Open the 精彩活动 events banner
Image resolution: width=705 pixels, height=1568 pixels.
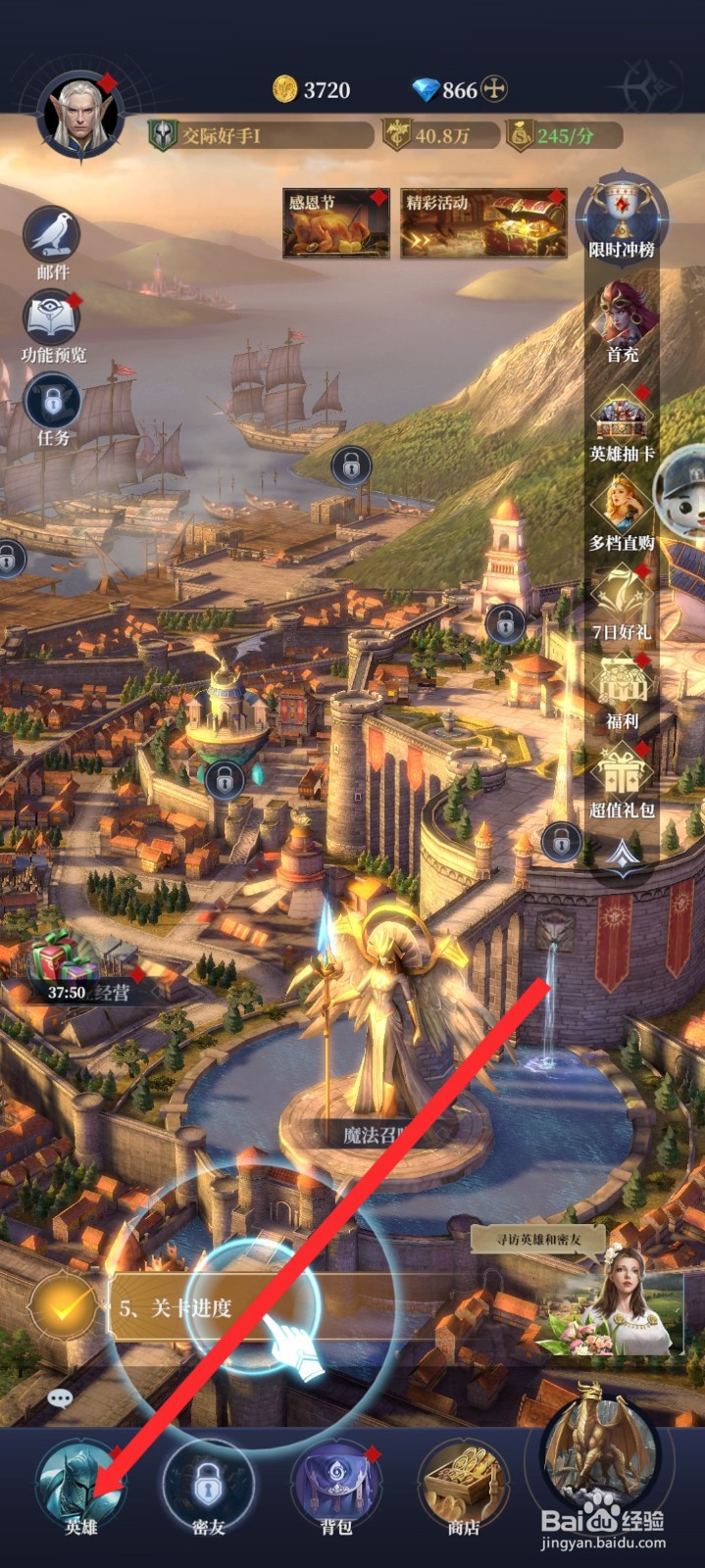coord(482,222)
